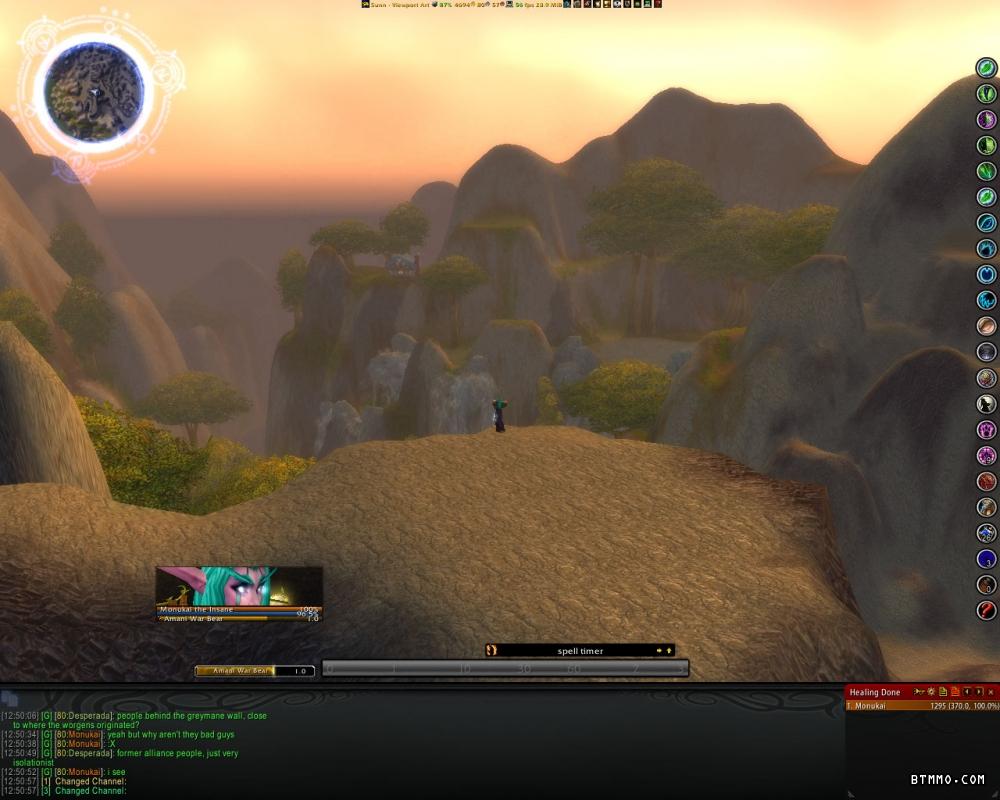The height and width of the screenshot is (800, 1000).
Task: Select the Amani War Bear cast bar
Action: [254, 671]
